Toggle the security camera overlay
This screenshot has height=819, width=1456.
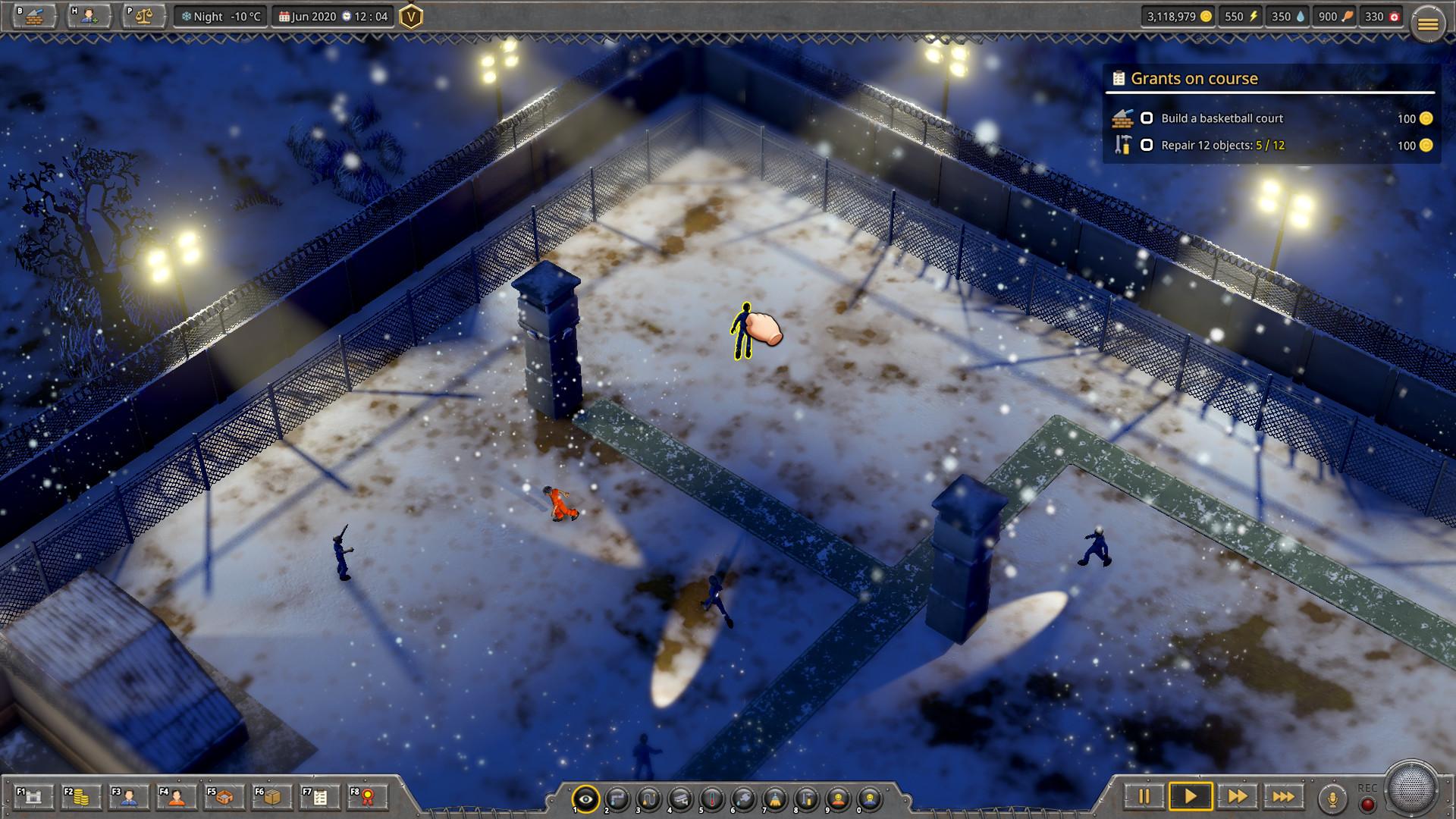click(x=680, y=799)
